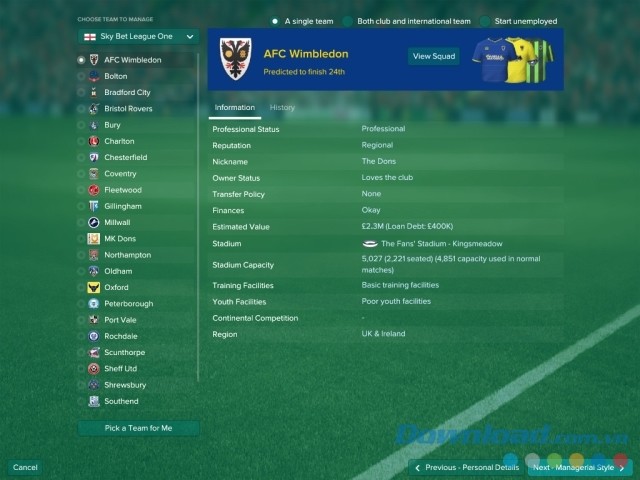Open the Sky Bet League One dropdown
This screenshot has height=480, width=640.
(138, 37)
